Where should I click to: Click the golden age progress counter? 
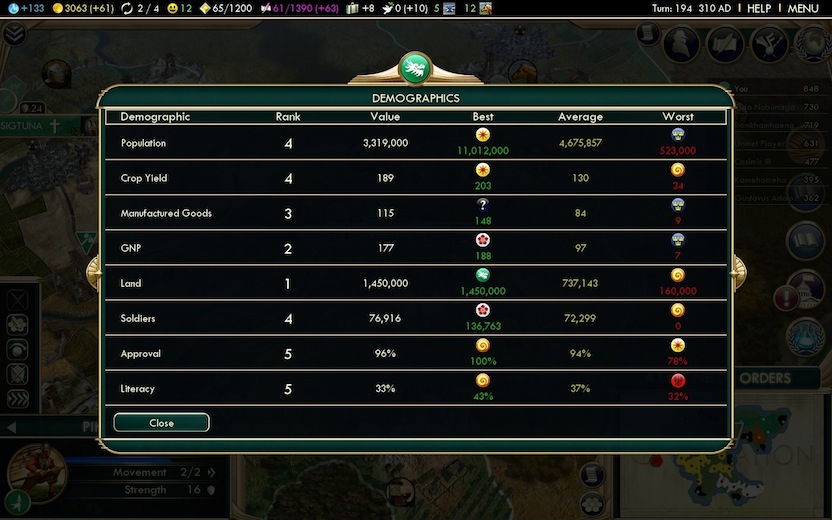pos(225,8)
